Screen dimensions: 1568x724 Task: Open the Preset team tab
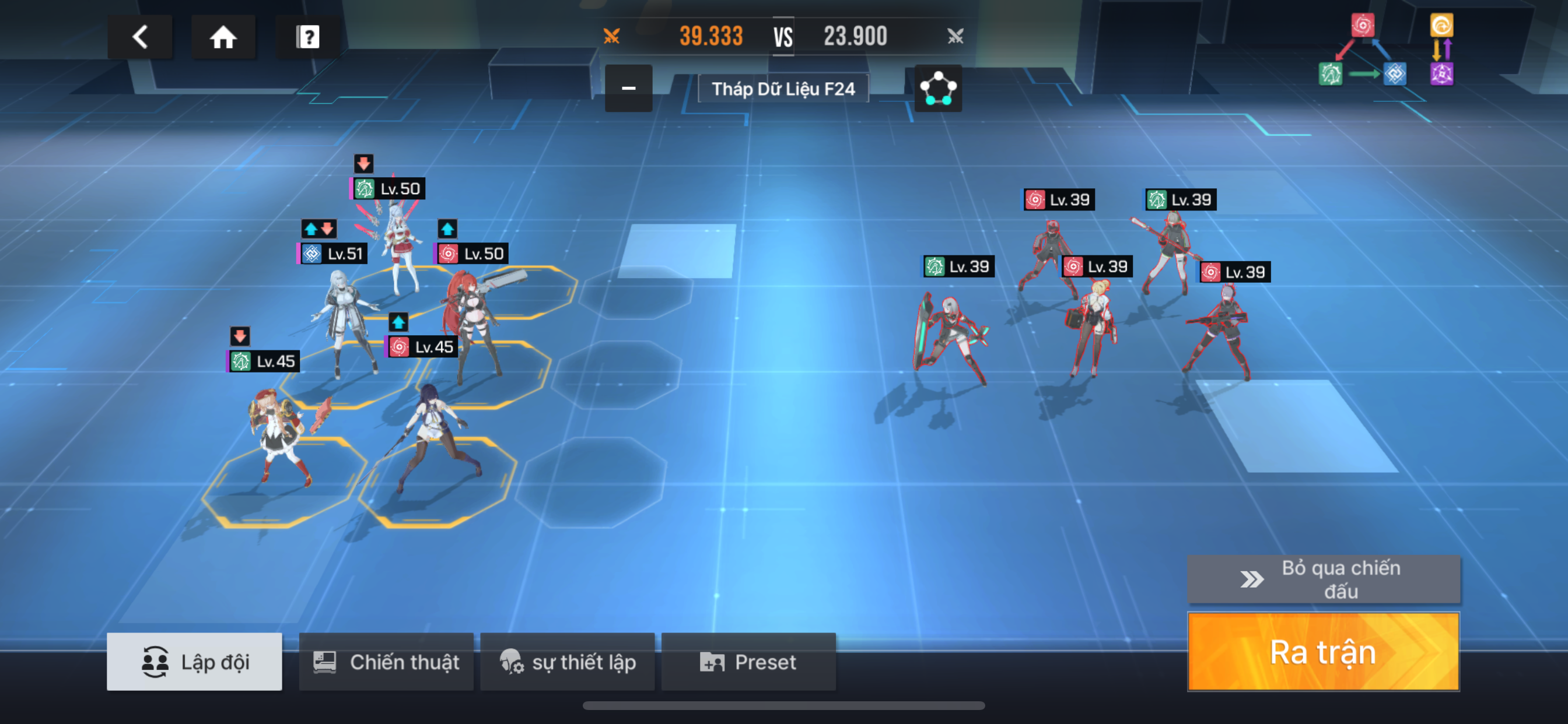click(x=748, y=661)
